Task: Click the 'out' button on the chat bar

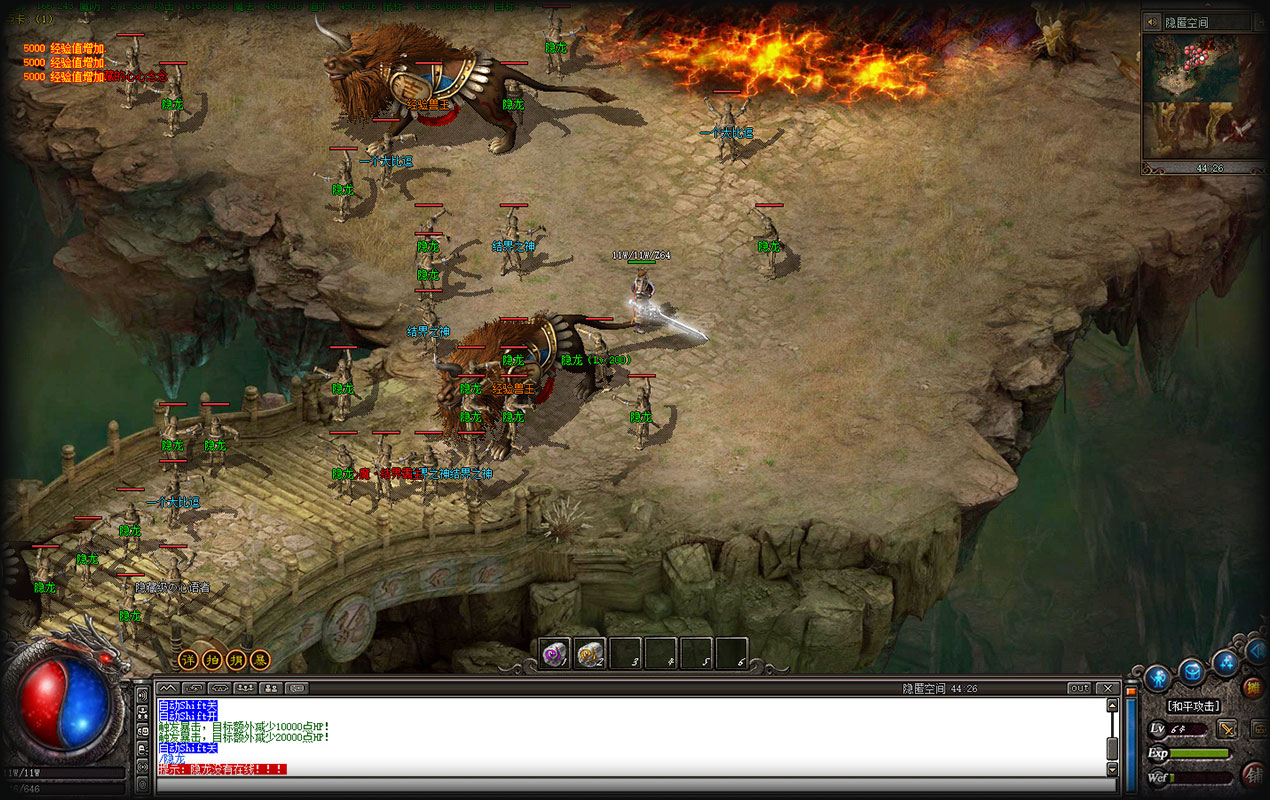Action: point(1079,688)
